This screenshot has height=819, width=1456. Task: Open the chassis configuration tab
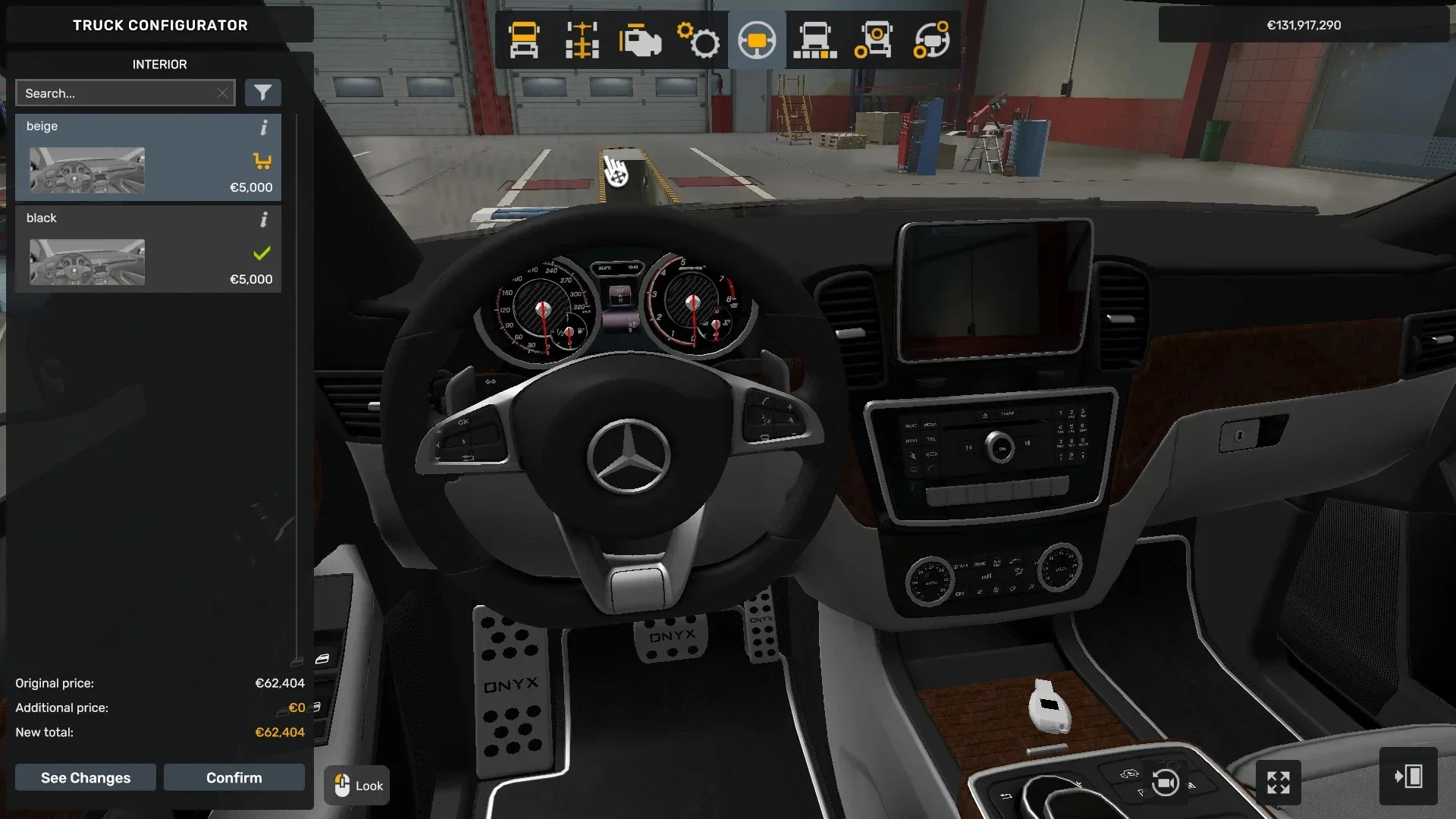pos(582,39)
